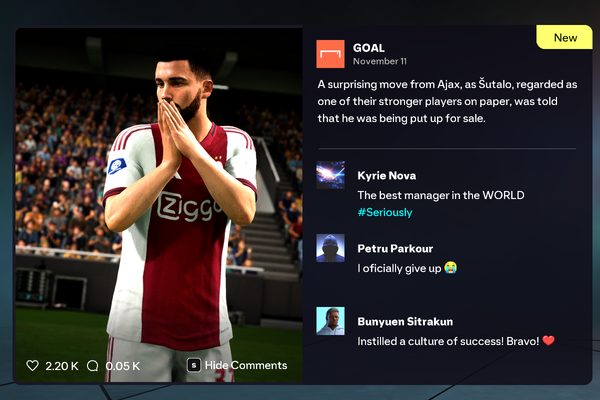This screenshot has width=600, height=400.
Task: View Bunyuen Sitrakun's profile avatar
Action: [x=330, y=321]
